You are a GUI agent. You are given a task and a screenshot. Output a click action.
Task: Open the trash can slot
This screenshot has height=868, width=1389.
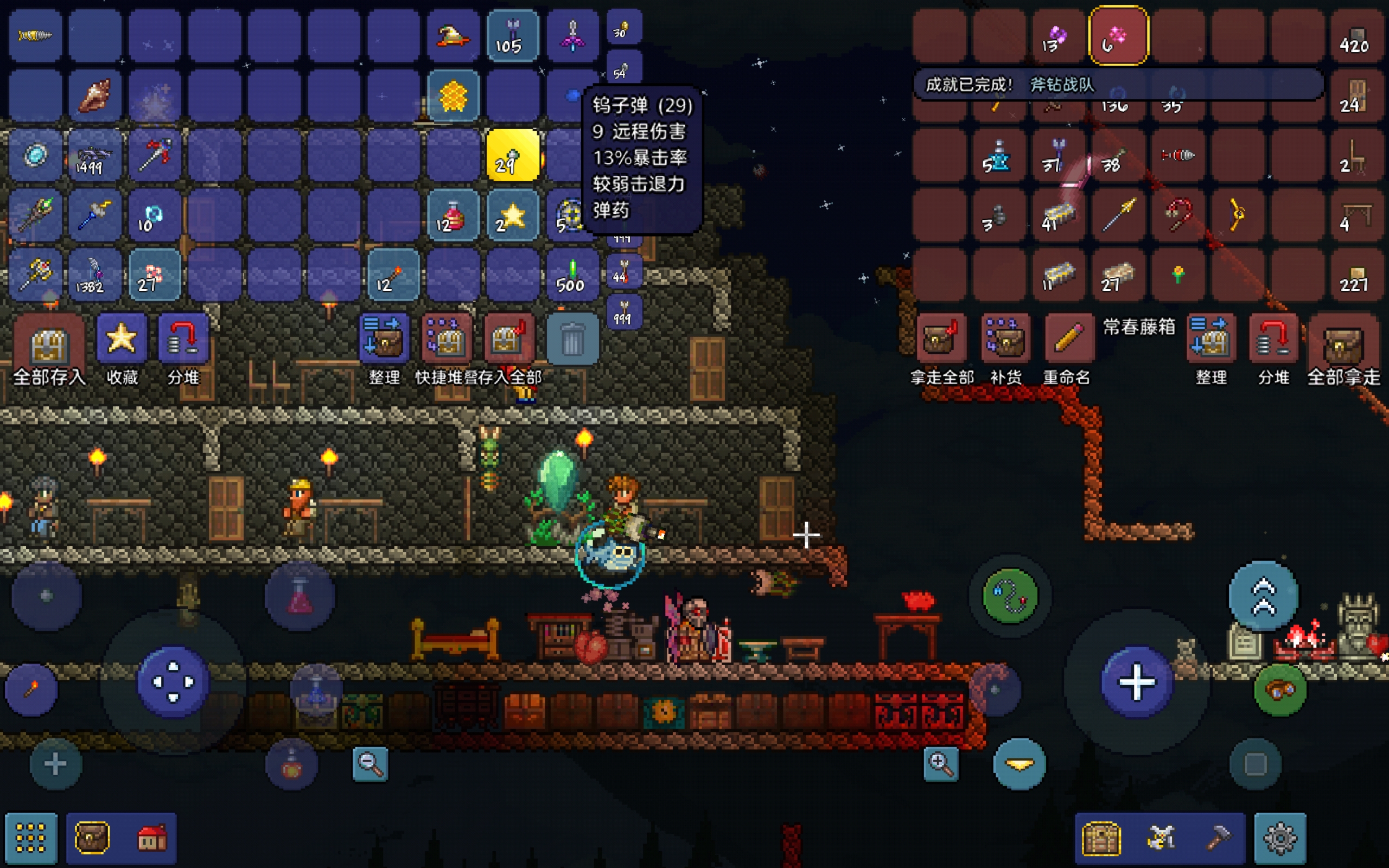[x=572, y=339]
